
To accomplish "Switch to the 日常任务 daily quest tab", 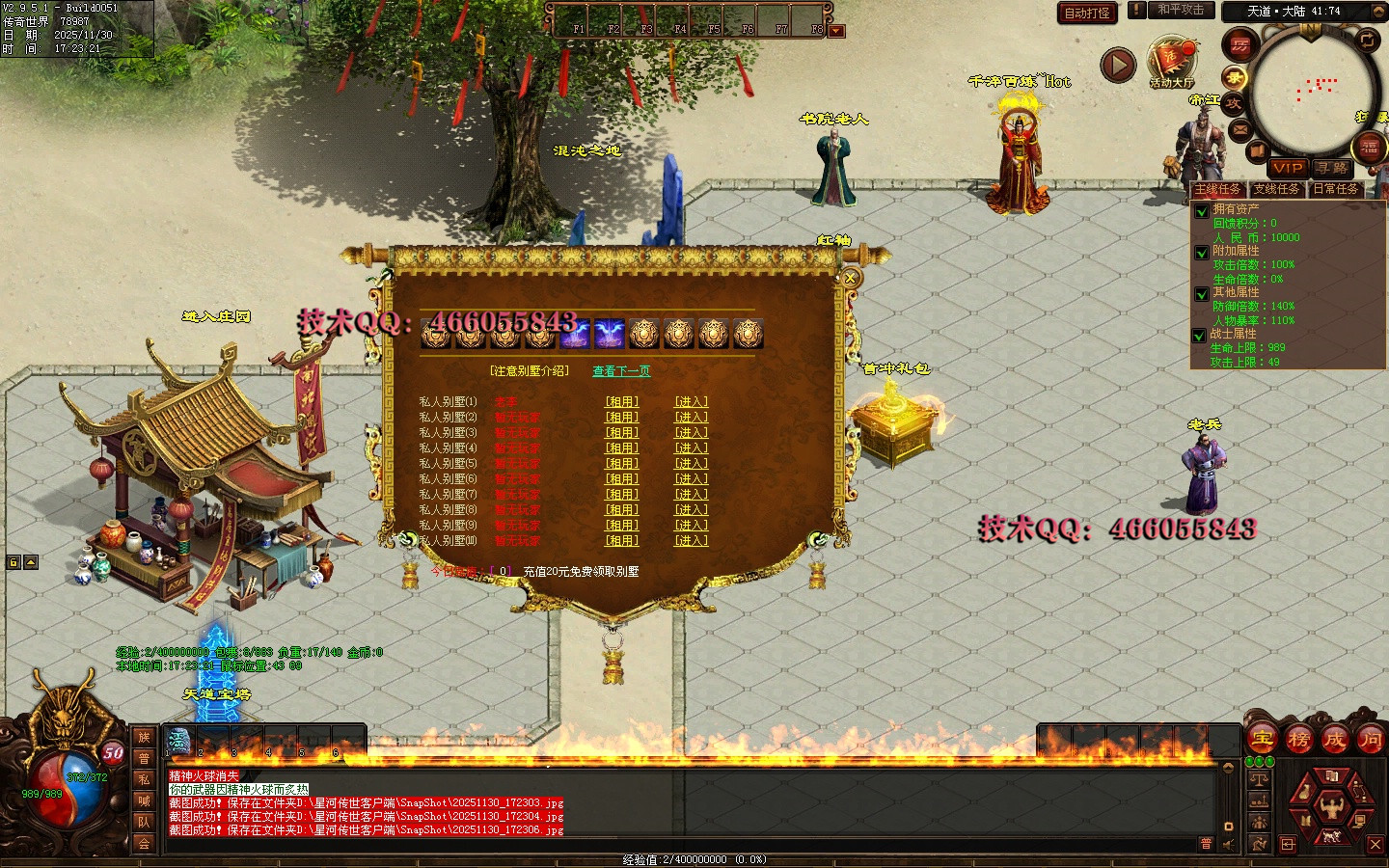I will 1335,189.
